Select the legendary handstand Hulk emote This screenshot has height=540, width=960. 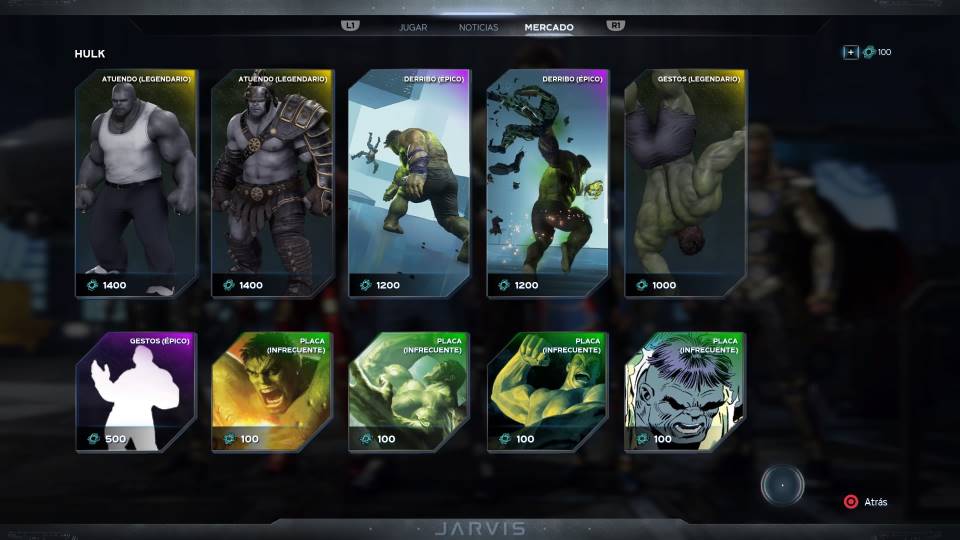pos(685,184)
